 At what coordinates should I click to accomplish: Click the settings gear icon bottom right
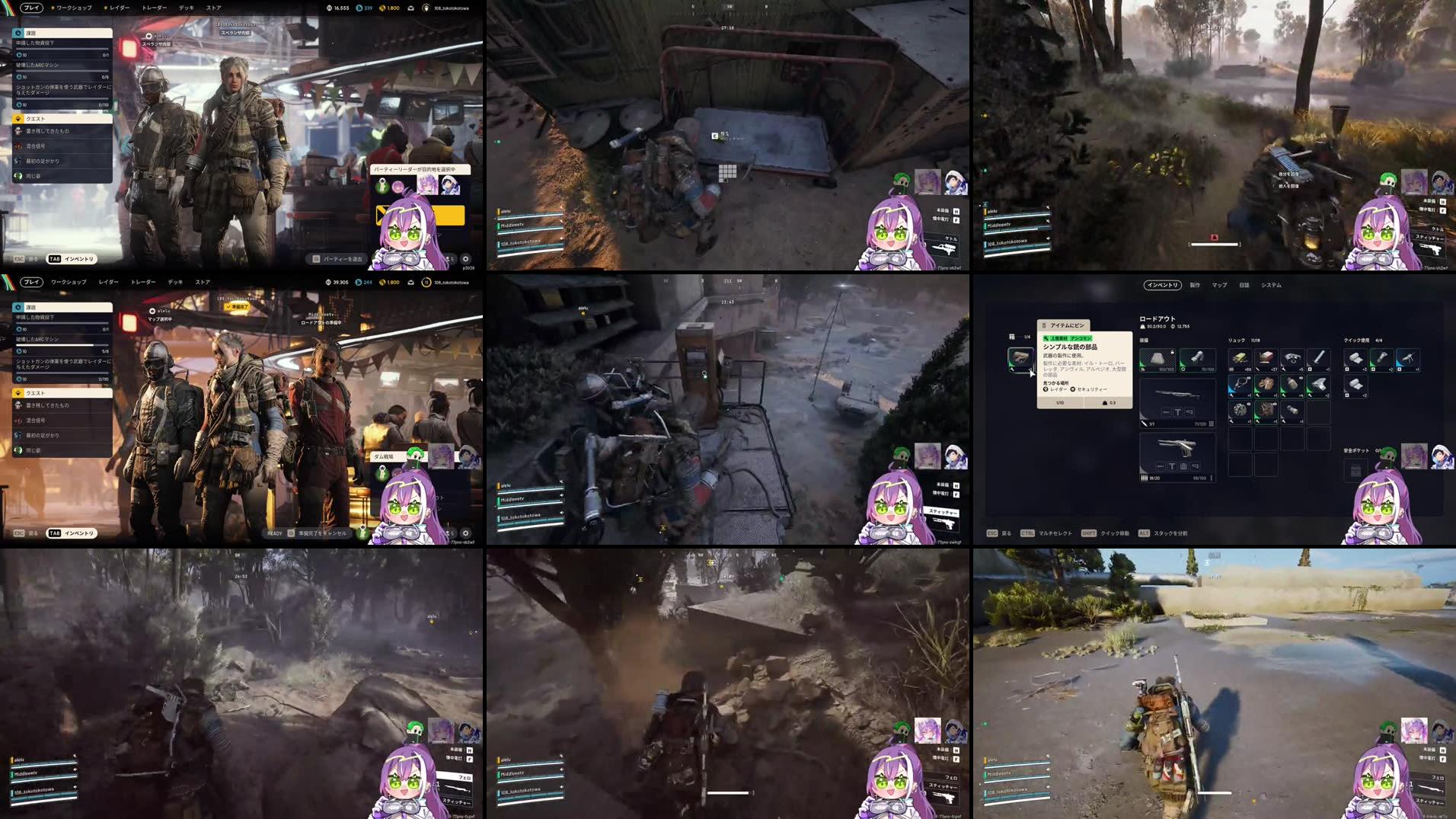tap(465, 259)
